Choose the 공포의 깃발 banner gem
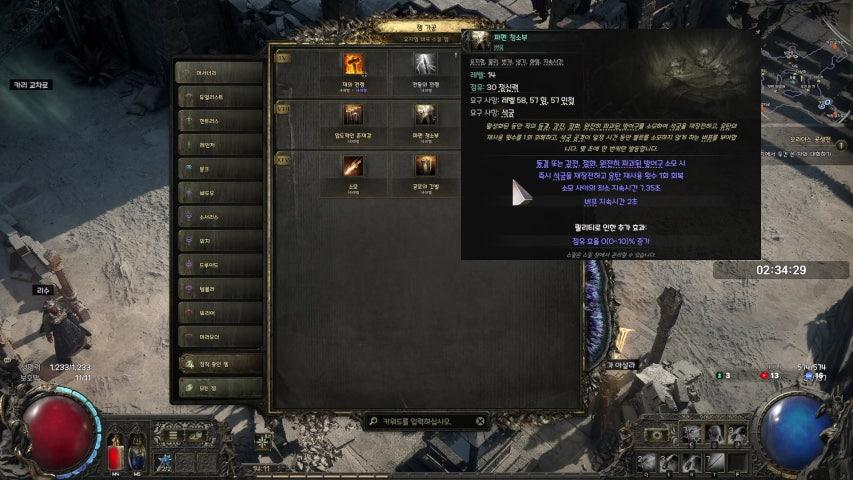The height and width of the screenshot is (480, 853). point(426,167)
